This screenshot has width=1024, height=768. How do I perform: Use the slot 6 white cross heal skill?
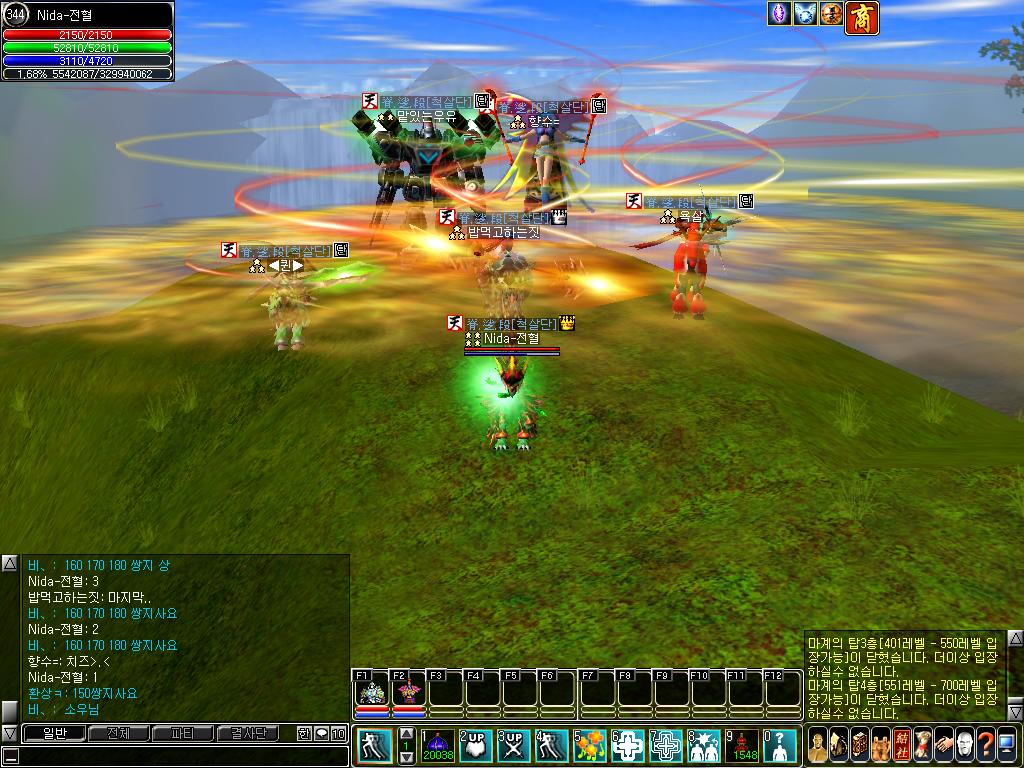tap(628, 745)
